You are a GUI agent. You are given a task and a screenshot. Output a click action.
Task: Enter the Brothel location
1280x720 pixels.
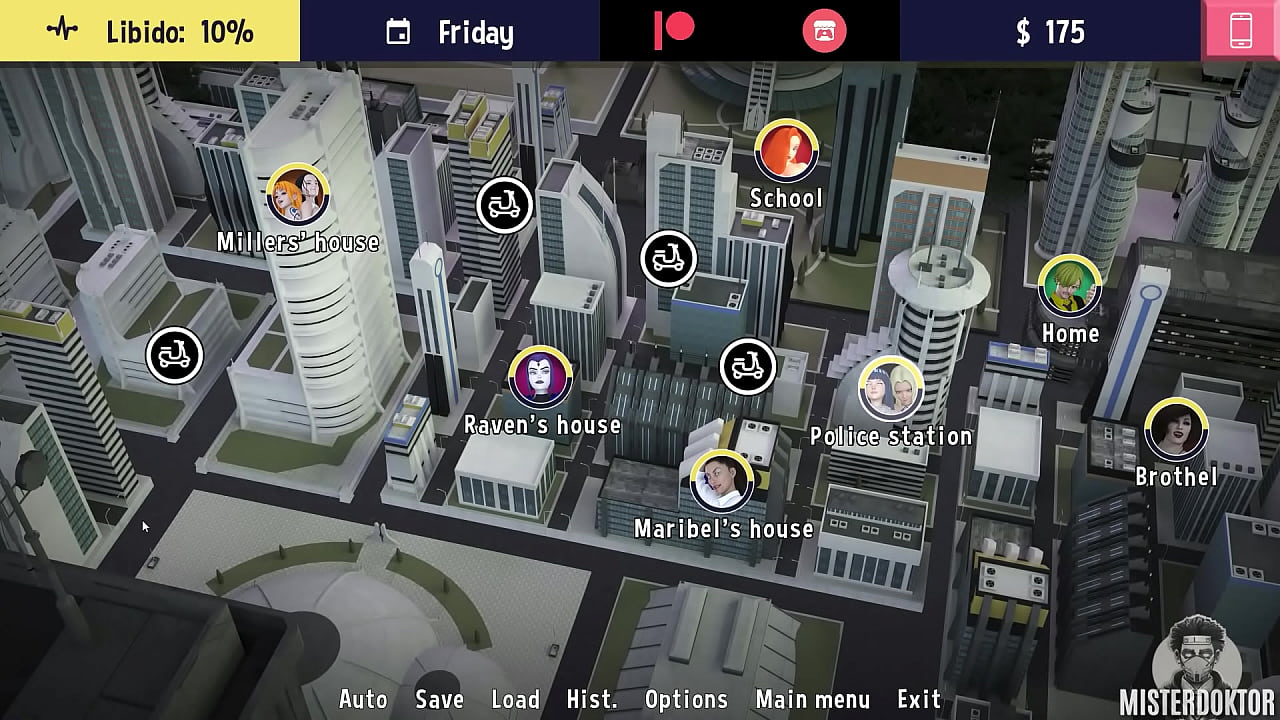[x=1176, y=430]
